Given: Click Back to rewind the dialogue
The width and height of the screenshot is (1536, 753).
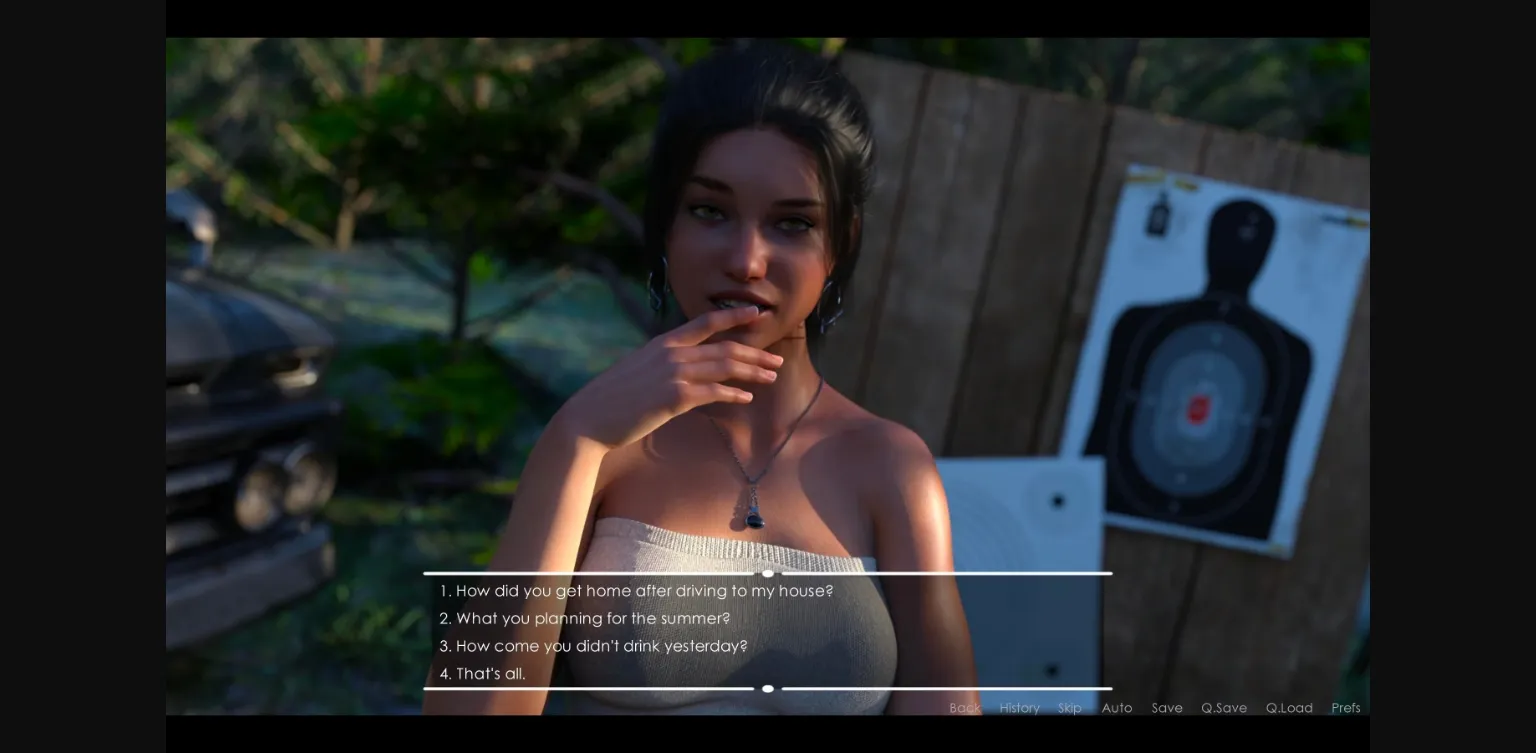Looking at the screenshot, I should (964, 708).
